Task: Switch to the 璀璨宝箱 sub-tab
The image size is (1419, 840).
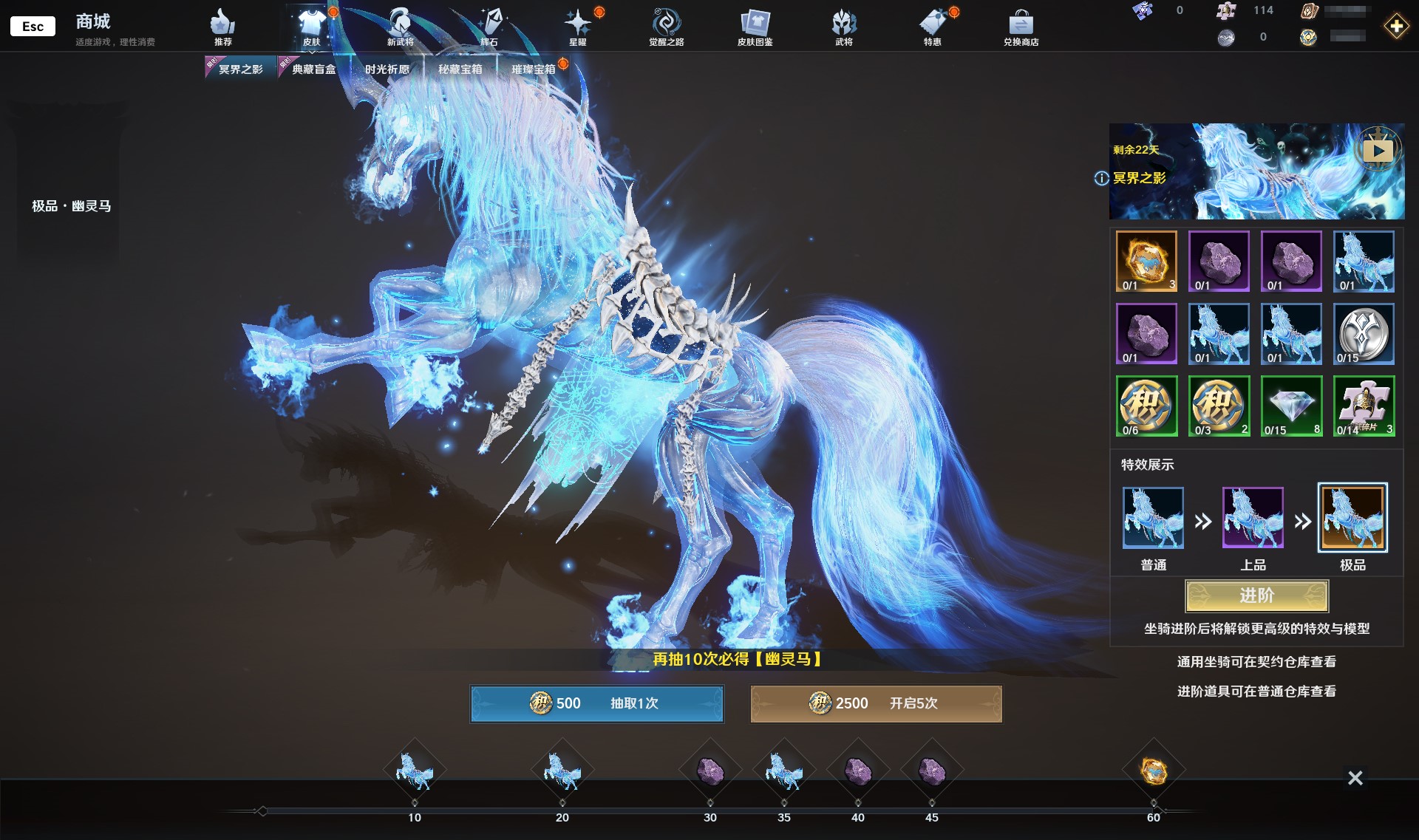Action: pos(533,69)
